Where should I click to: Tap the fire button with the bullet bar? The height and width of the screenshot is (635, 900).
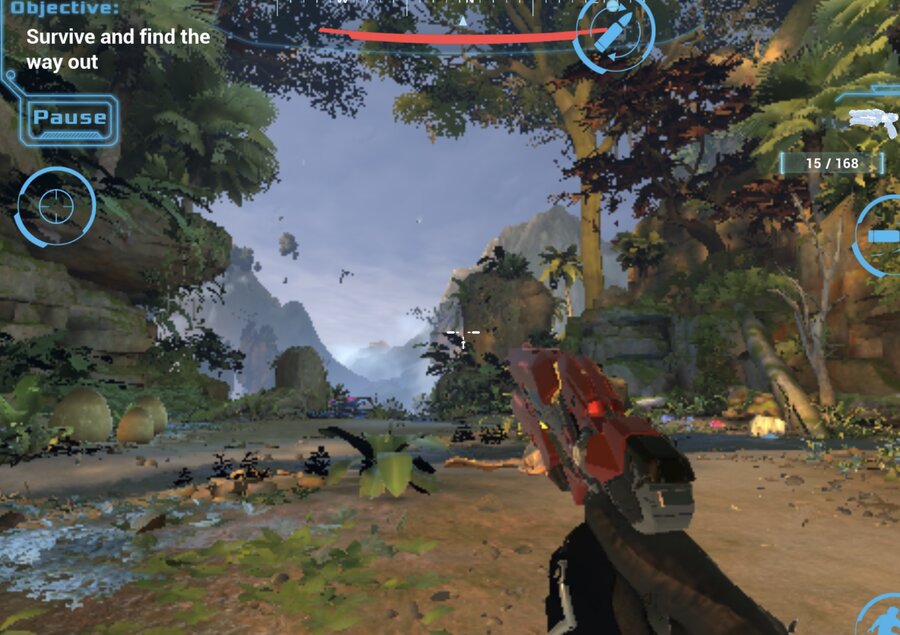pyautogui.click(x=882, y=235)
